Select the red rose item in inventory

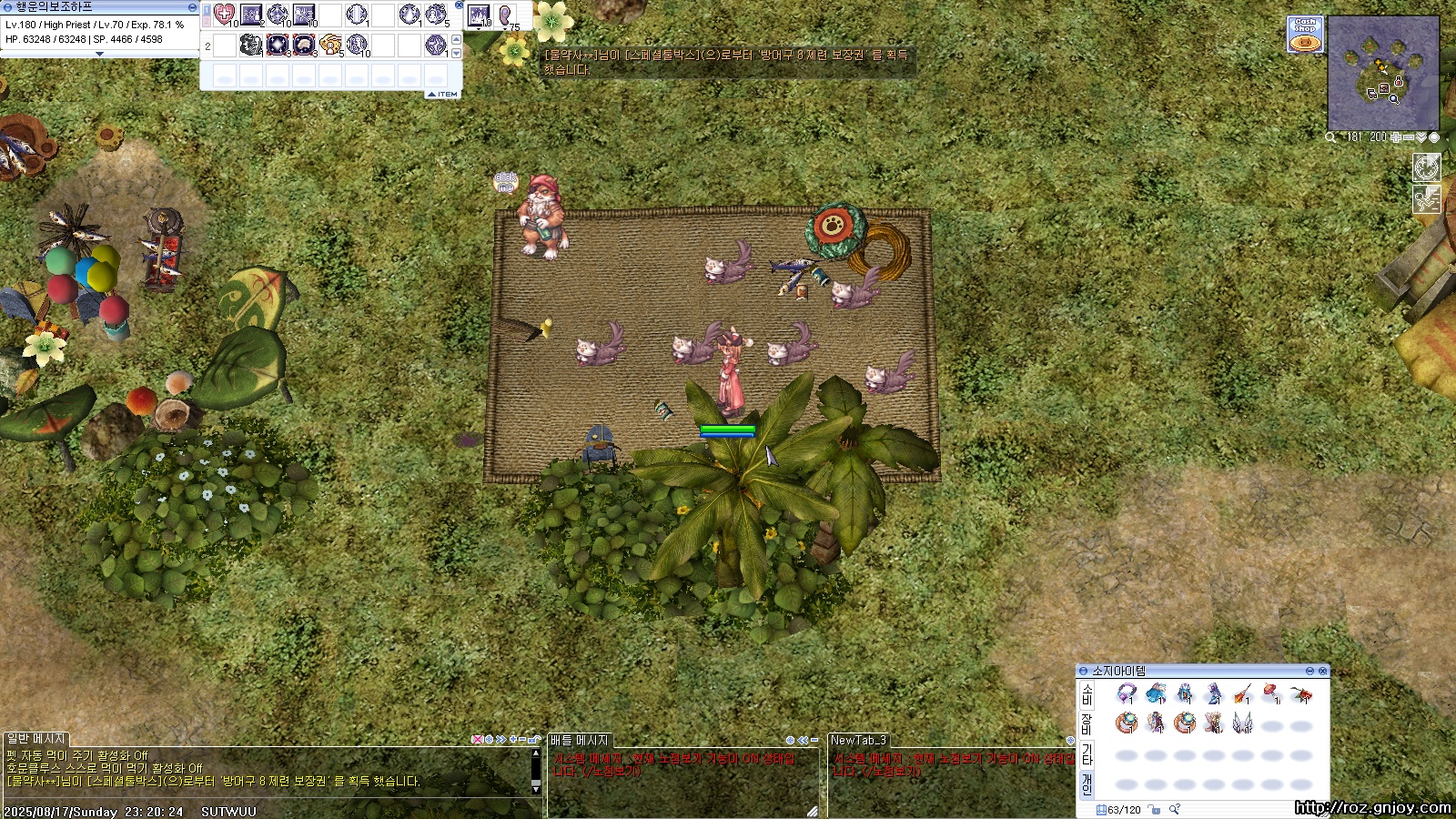[x=1301, y=695]
